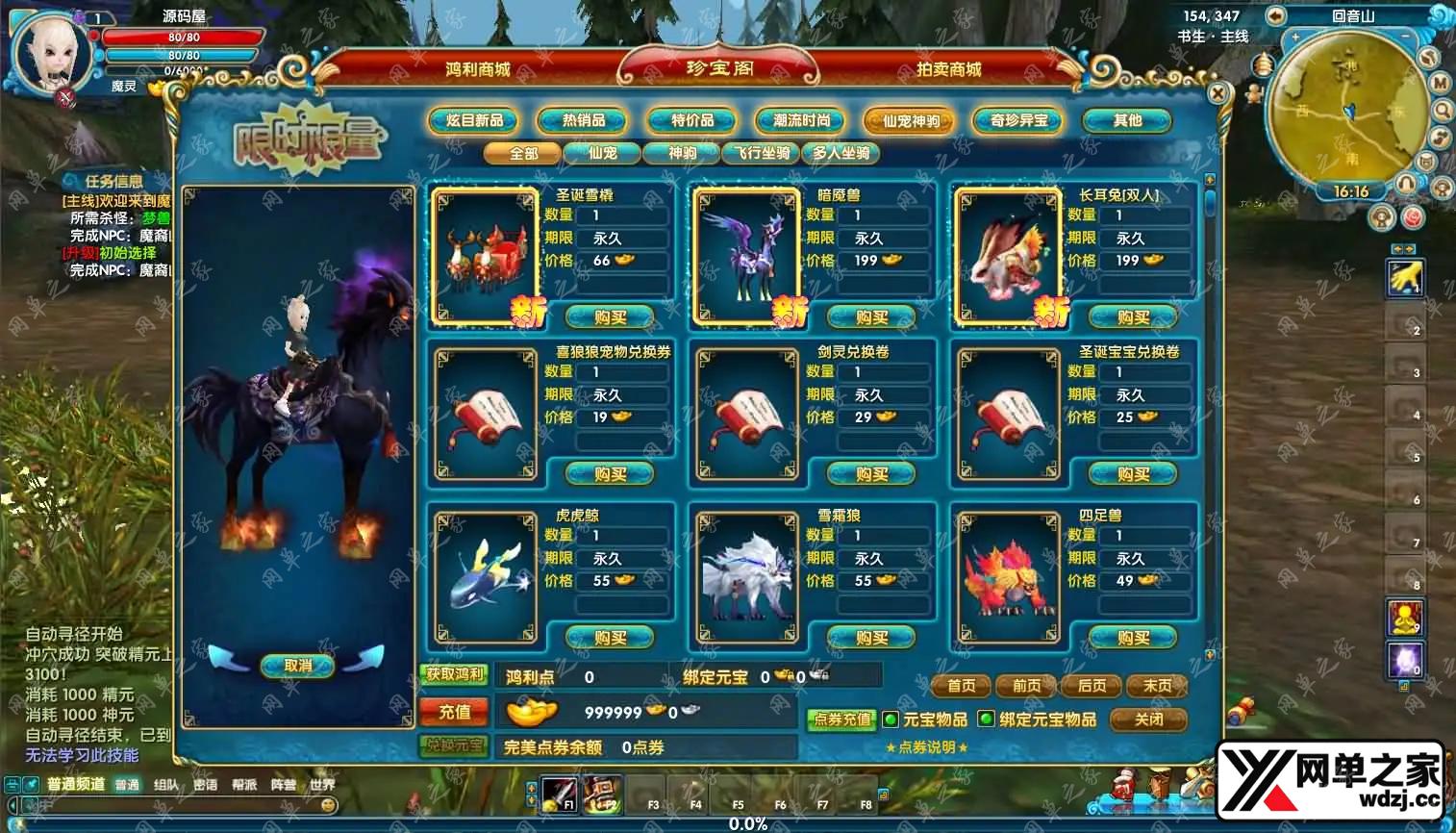Open the 拍卖商城 auction tab
This screenshot has height=833, width=1456.
pyautogui.click(x=948, y=69)
